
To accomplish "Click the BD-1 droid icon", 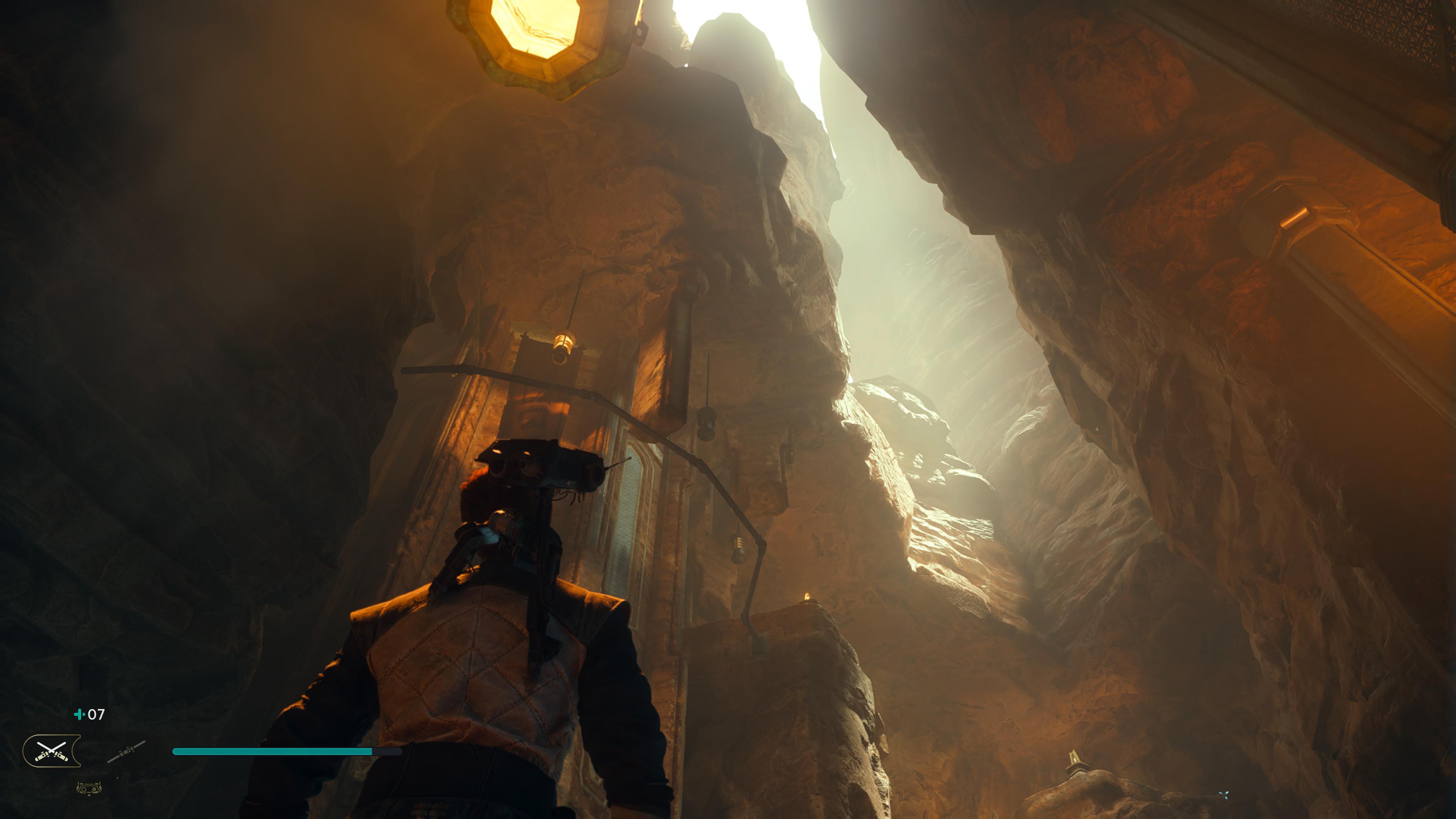I will point(89,788).
